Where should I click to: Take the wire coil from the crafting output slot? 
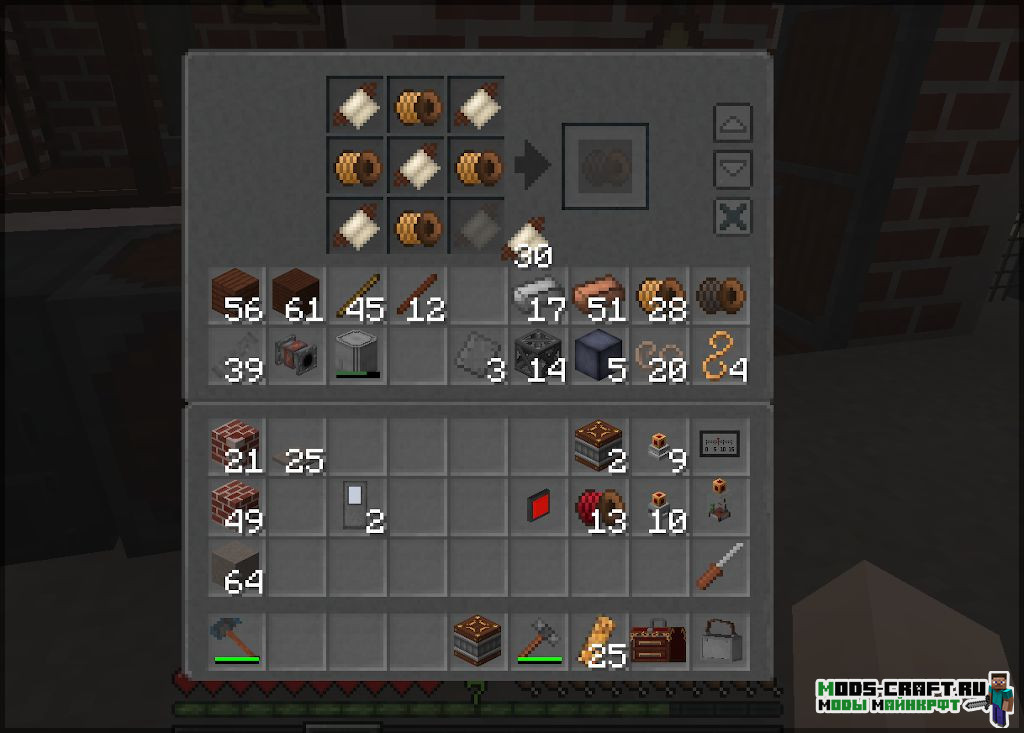605,166
